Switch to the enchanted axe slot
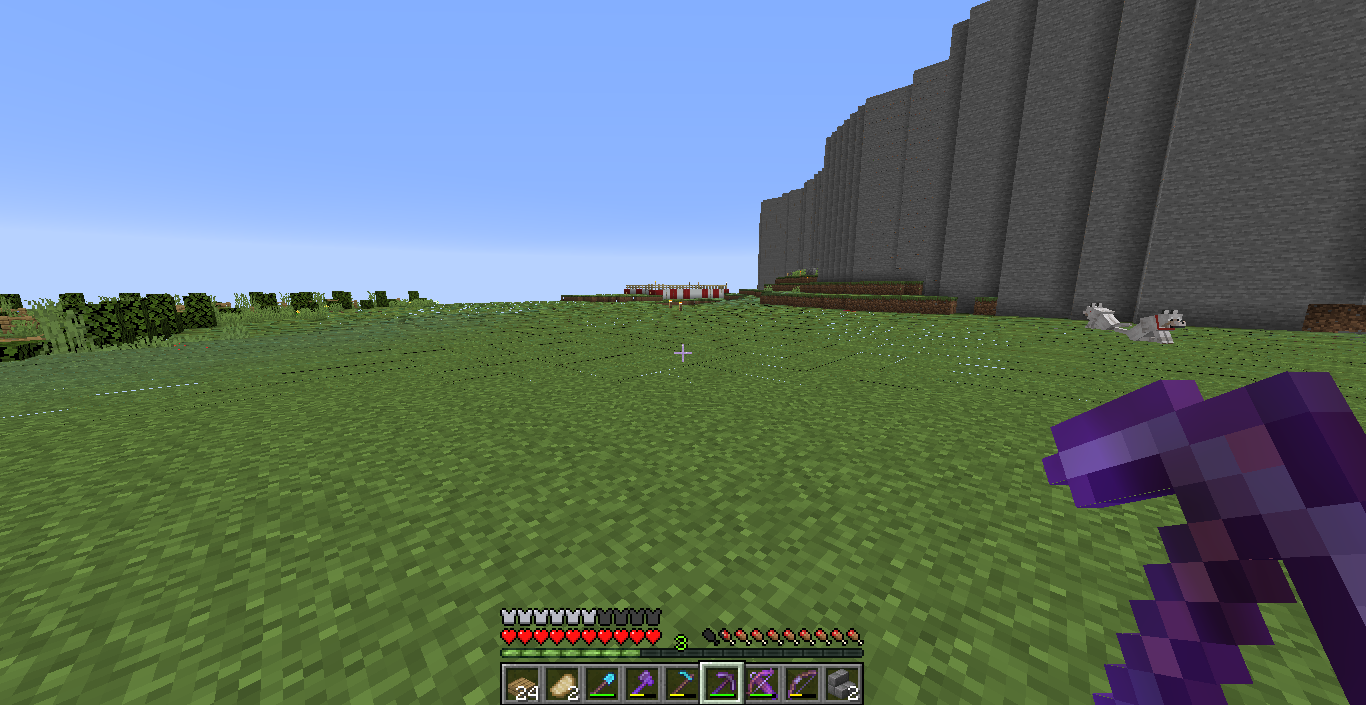The image size is (1366, 705). pyautogui.click(x=642, y=684)
